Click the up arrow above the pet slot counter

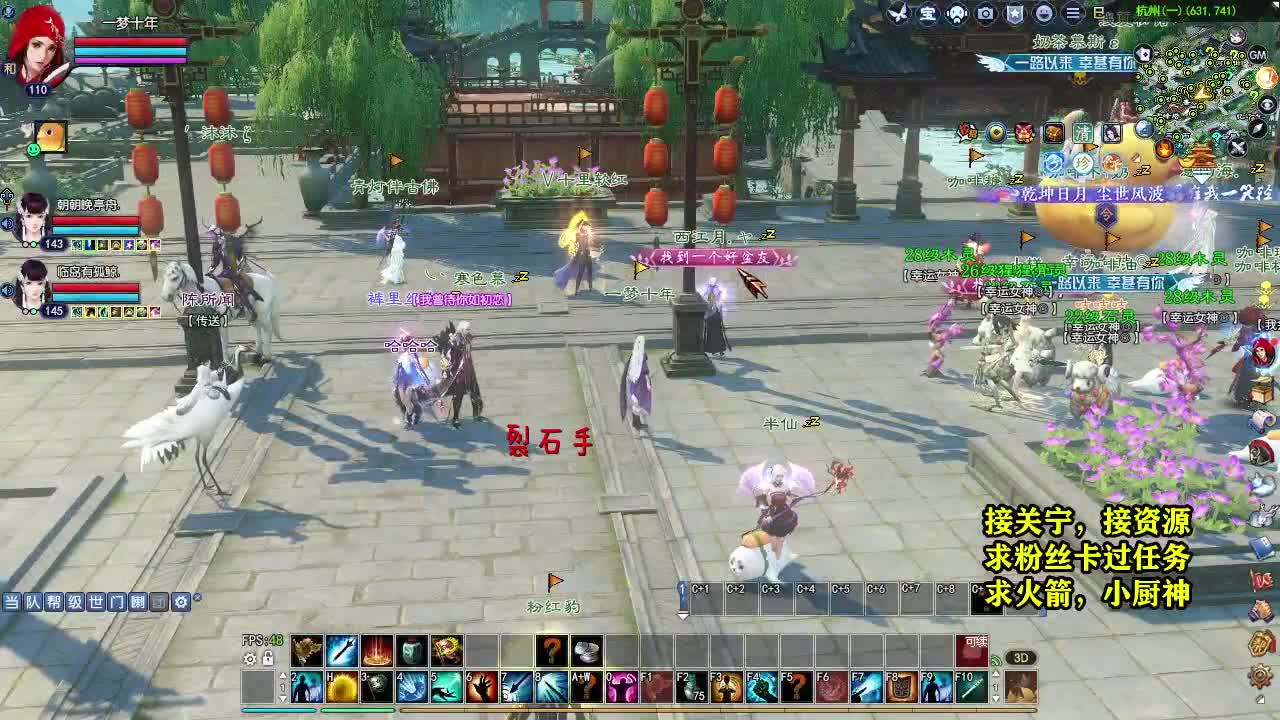coord(996,675)
